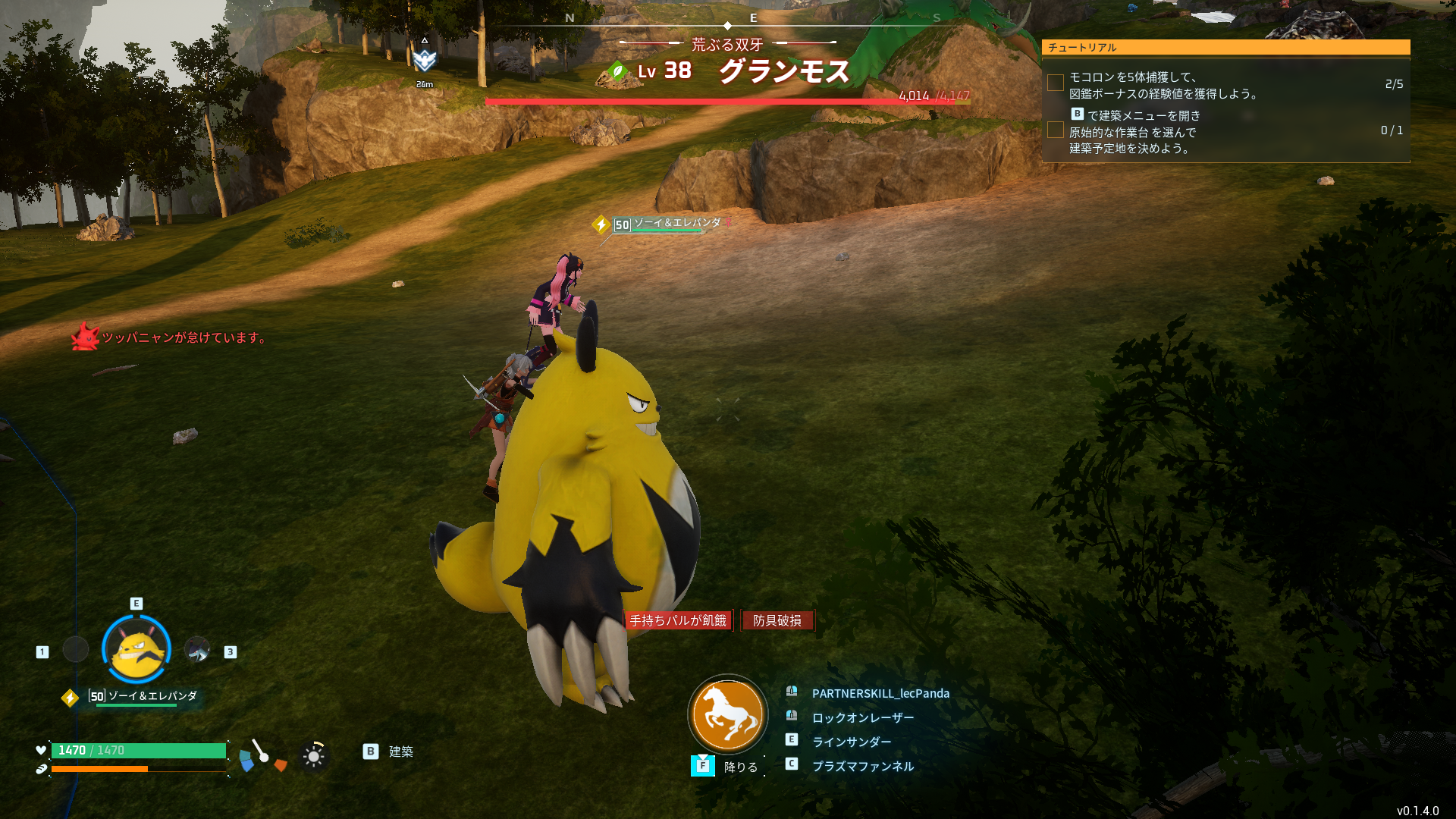Click the 防具破損 armor broken warning
The image size is (1456, 819).
coord(777,620)
